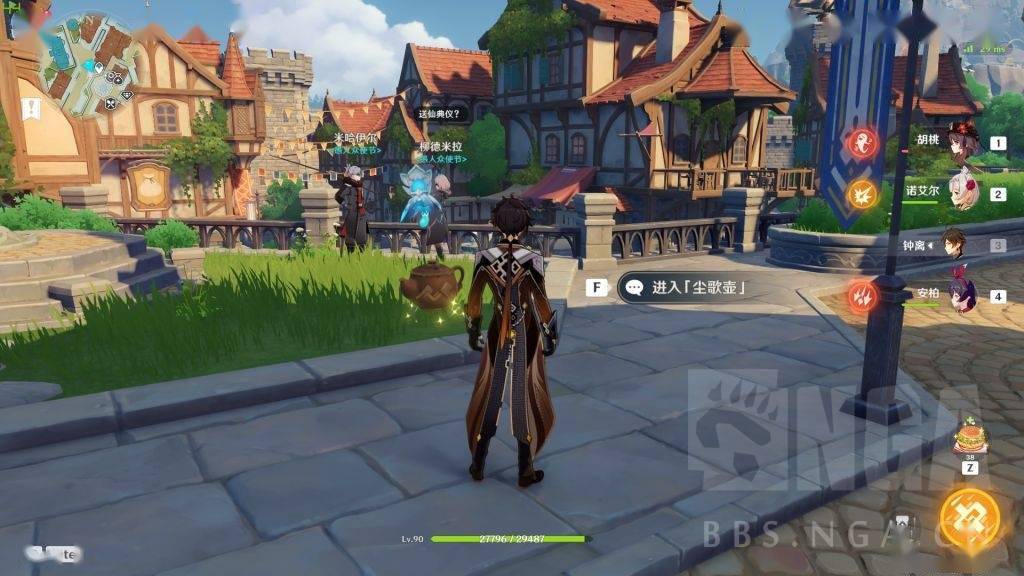The width and height of the screenshot is (1024, 576).
Task: Switch to party member 诺艾尔
Action: point(963,193)
